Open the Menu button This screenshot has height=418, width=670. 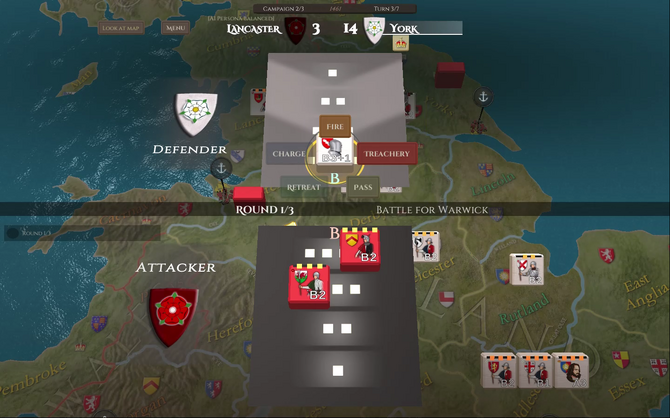[x=176, y=28]
